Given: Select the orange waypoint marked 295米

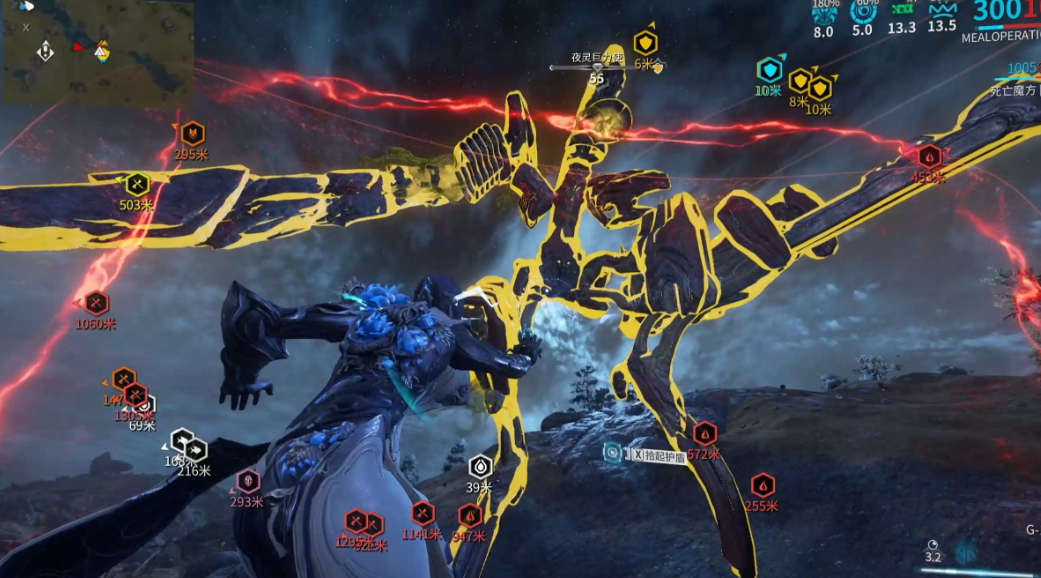Looking at the screenshot, I should coord(192,132).
